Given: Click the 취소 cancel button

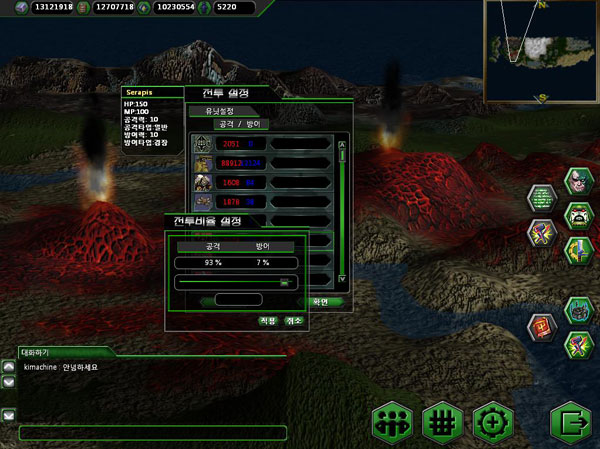Looking at the screenshot, I should [294, 321].
